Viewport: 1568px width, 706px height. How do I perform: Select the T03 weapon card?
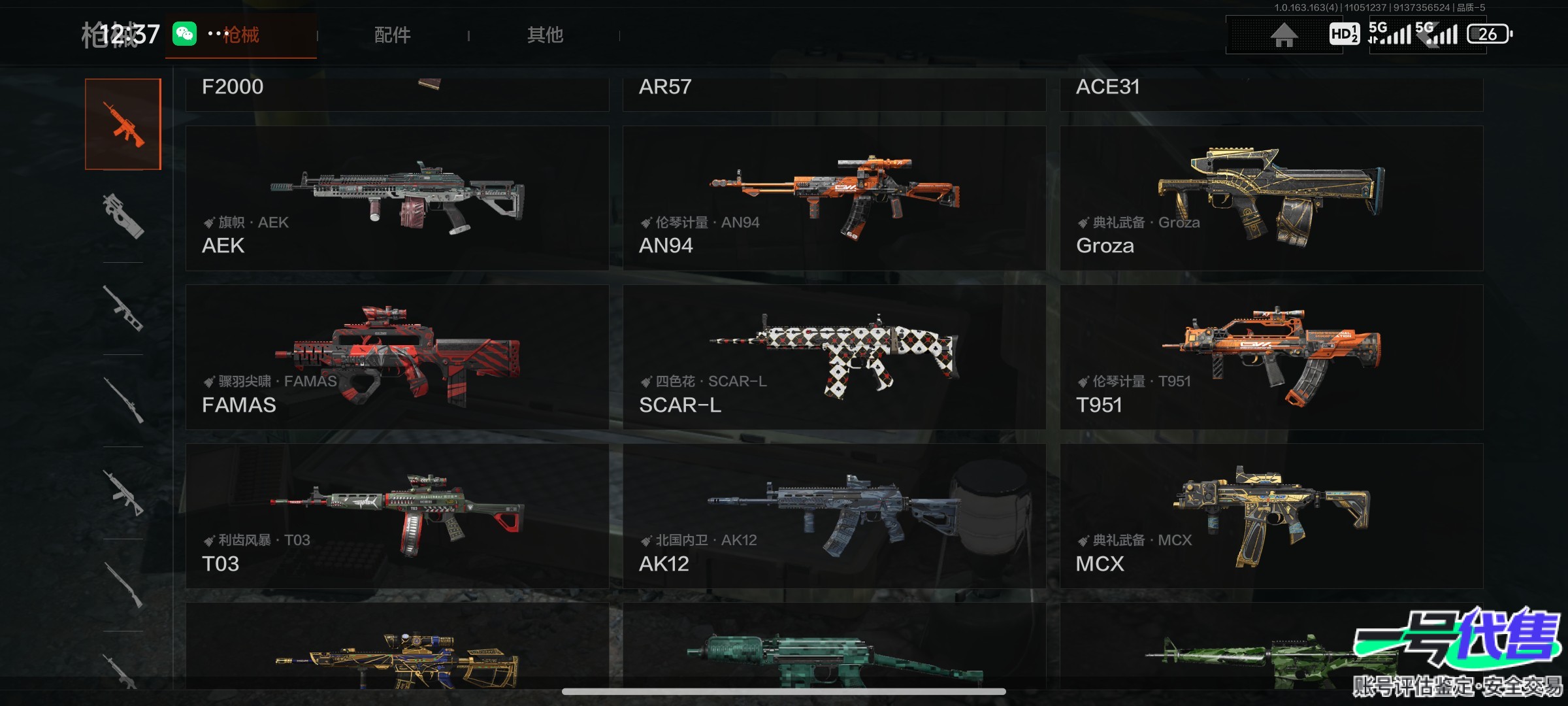click(x=397, y=516)
